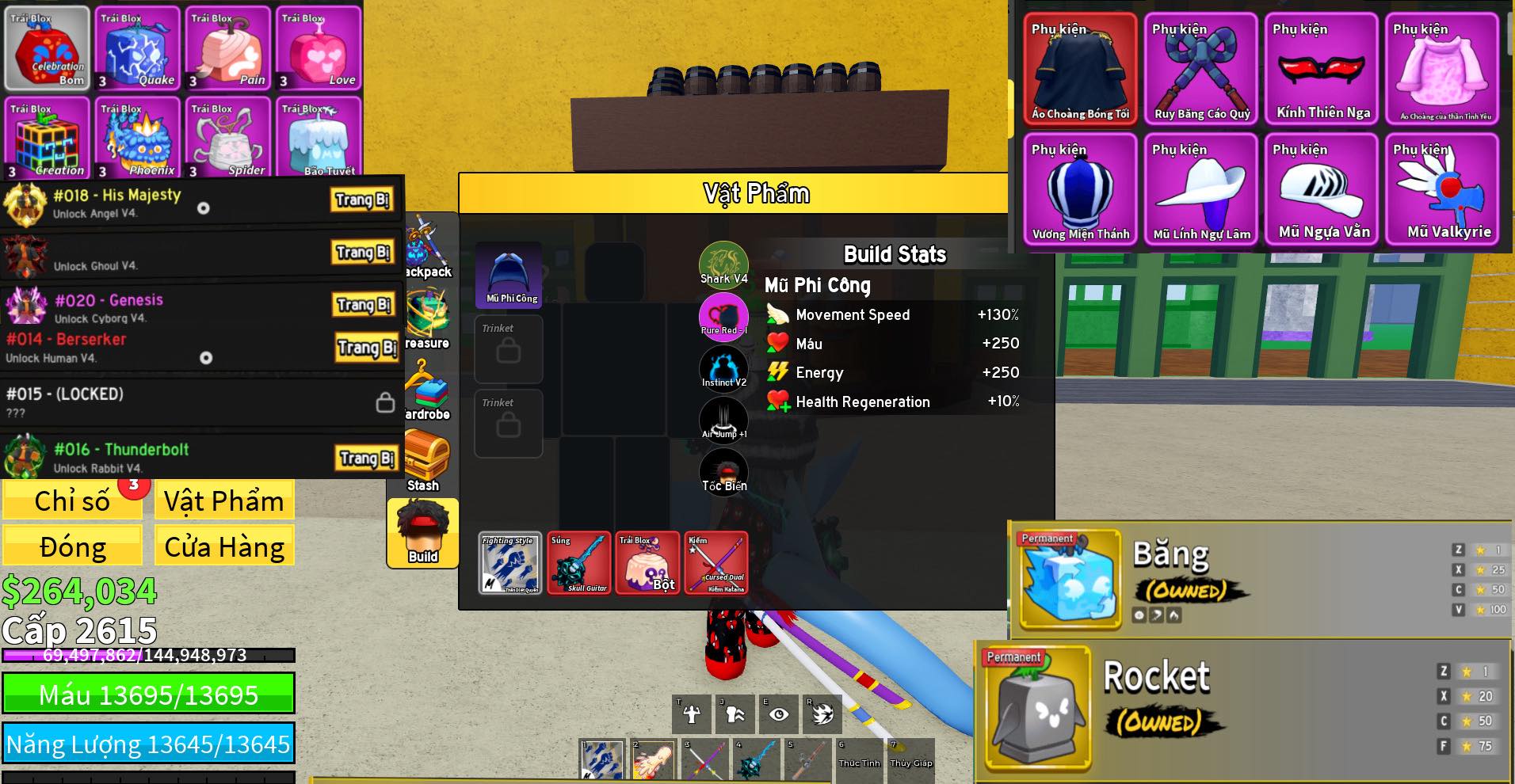
Task: Open the Chỉ số stats menu
Action: point(72,501)
